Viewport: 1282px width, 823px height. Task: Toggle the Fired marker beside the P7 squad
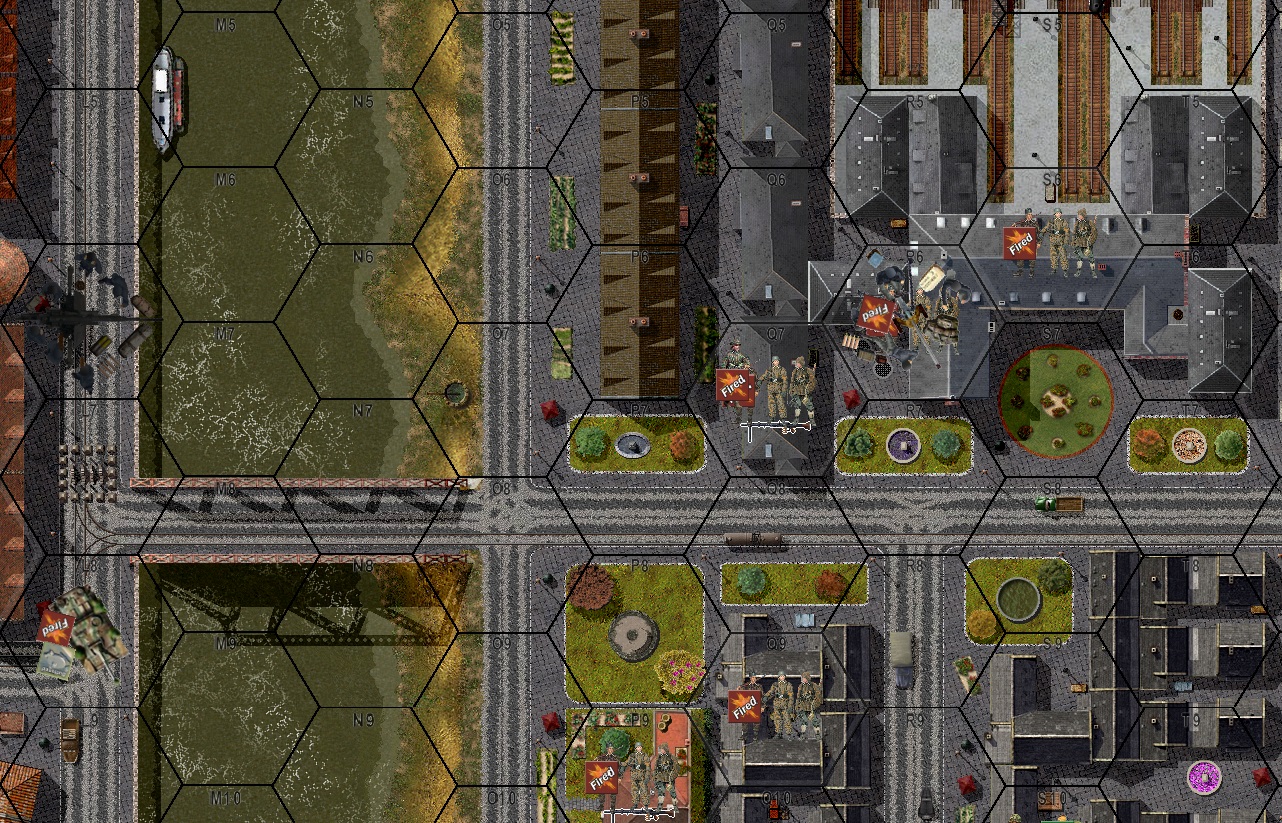tap(736, 385)
